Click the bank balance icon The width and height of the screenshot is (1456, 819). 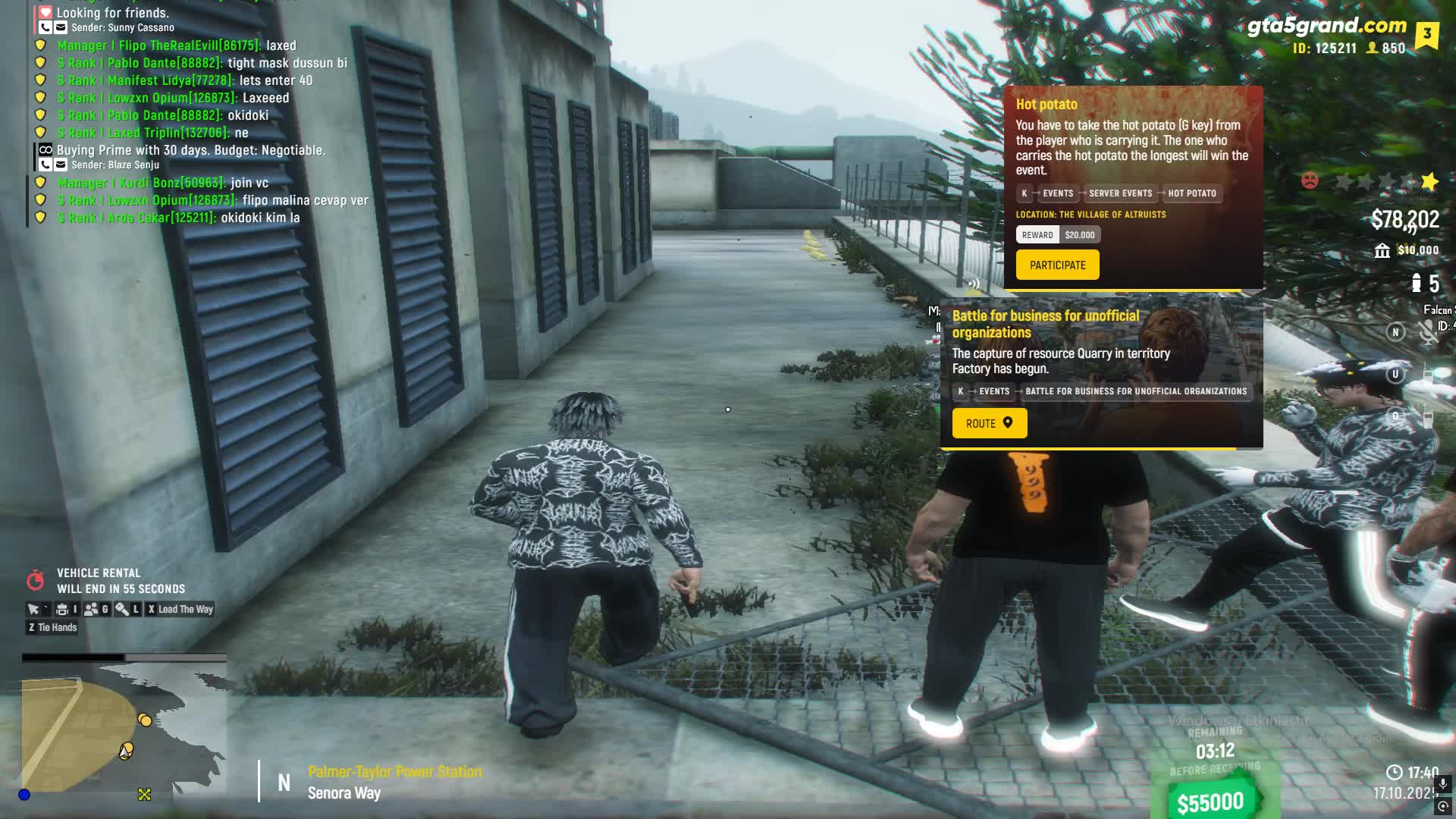pyautogui.click(x=1382, y=251)
